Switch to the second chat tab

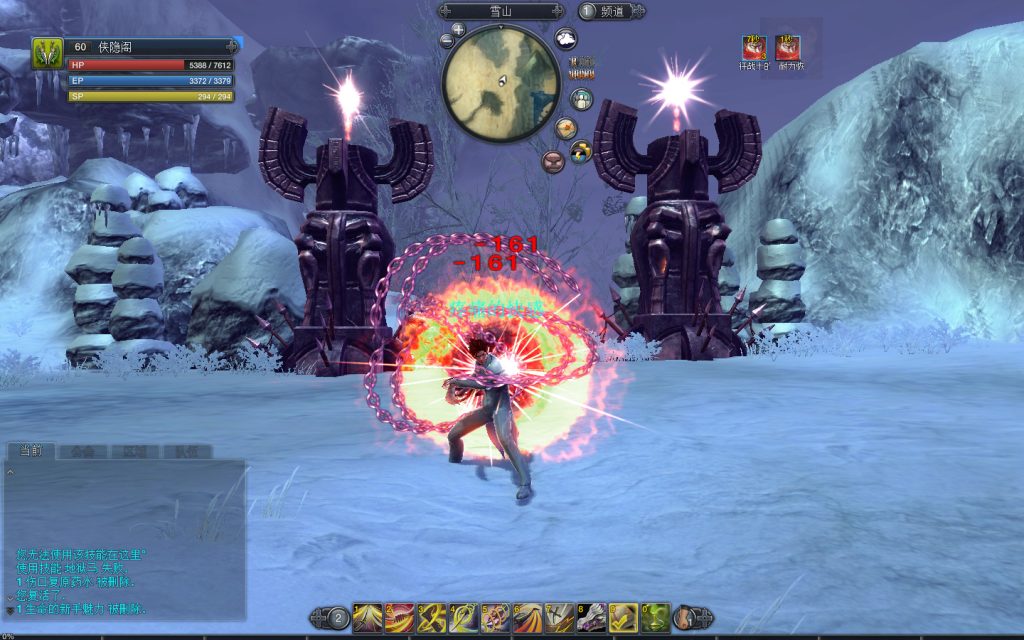coord(82,451)
